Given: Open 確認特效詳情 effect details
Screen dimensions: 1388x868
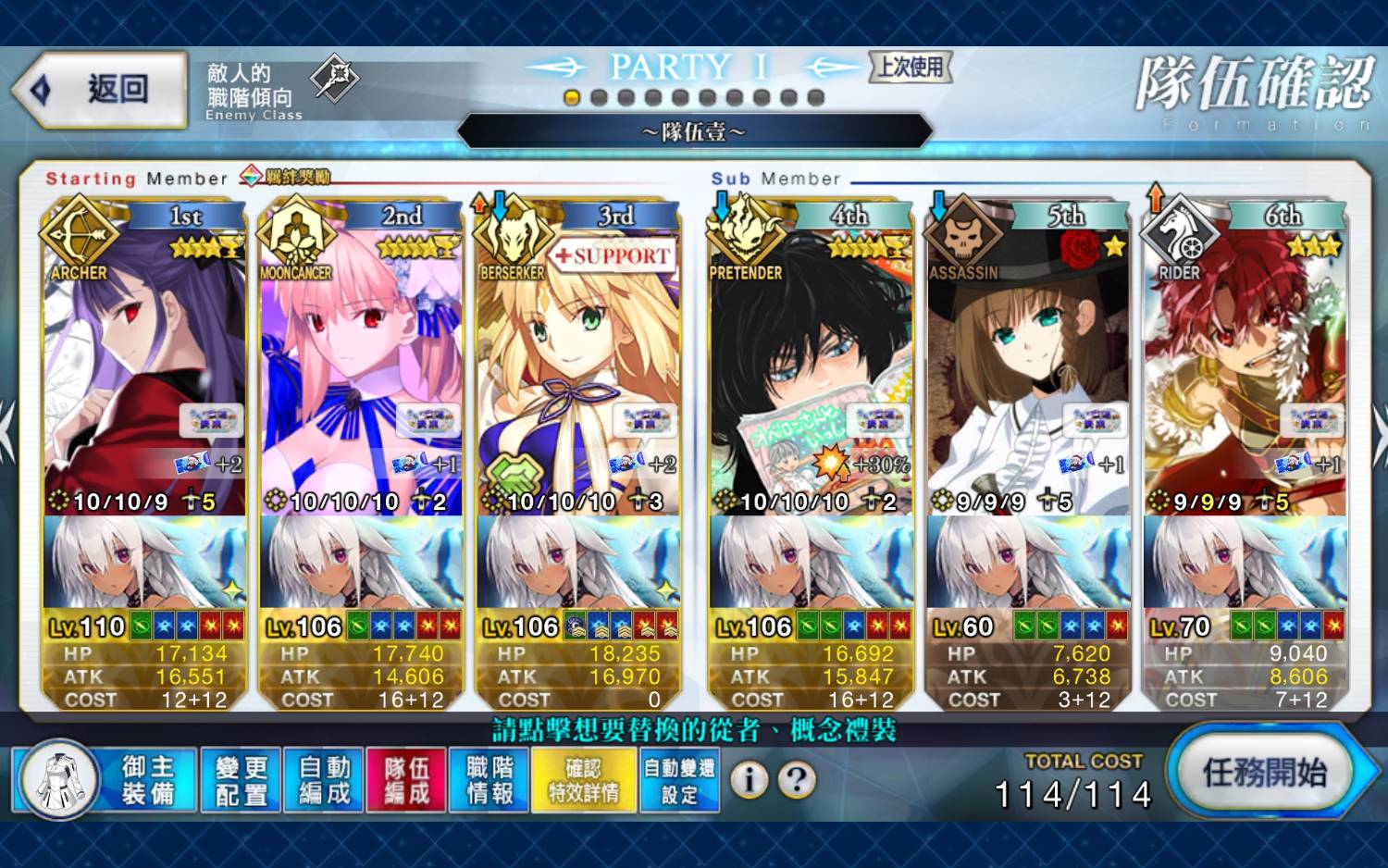Looking at the screenshot, I should 584,780.
